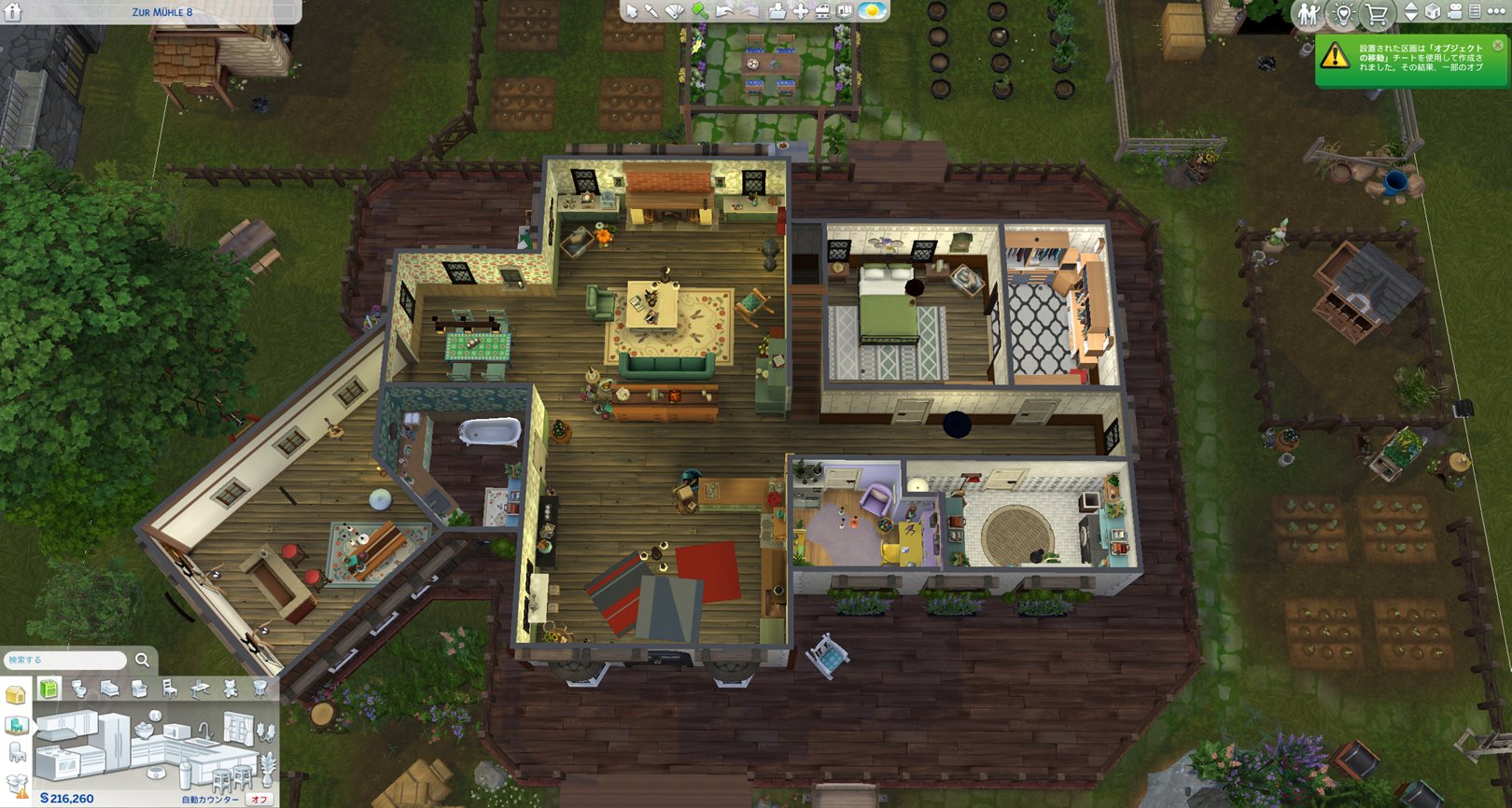
Task: Select the teddy bear kids room category
Action: coord(230,690)
